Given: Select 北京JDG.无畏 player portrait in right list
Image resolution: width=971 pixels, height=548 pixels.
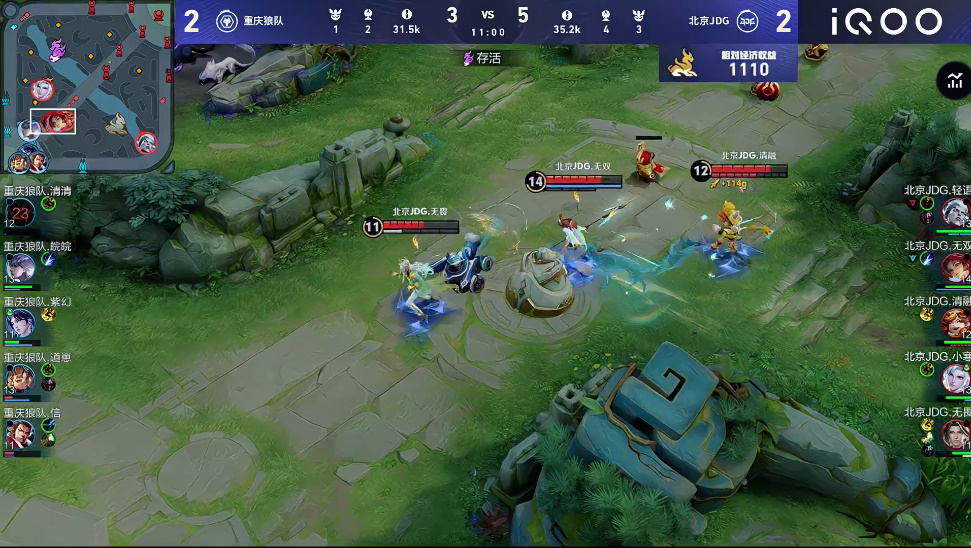Looking at the screenshot, I should [x=954, y=434].
